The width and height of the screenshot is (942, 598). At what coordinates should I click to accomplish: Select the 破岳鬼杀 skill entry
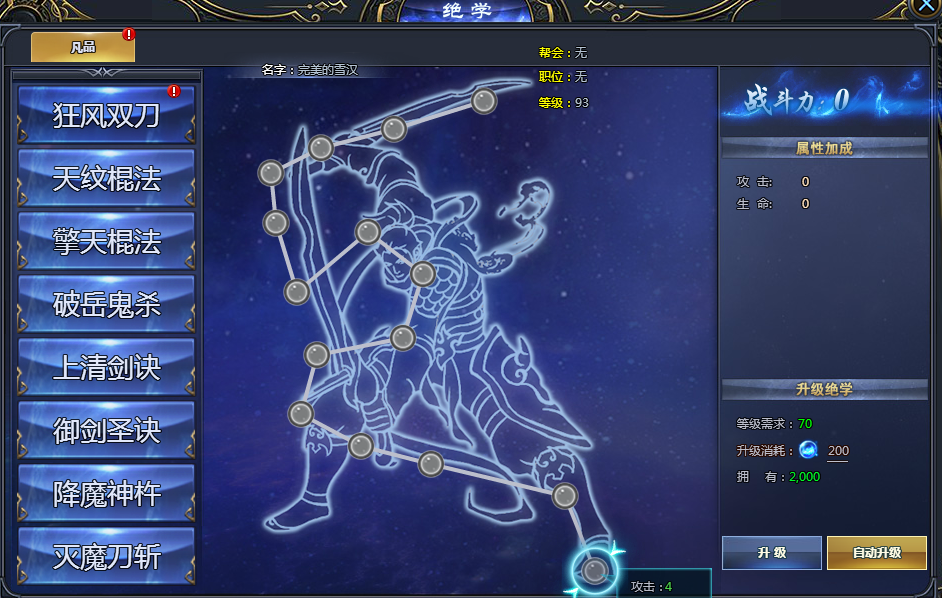106,304
